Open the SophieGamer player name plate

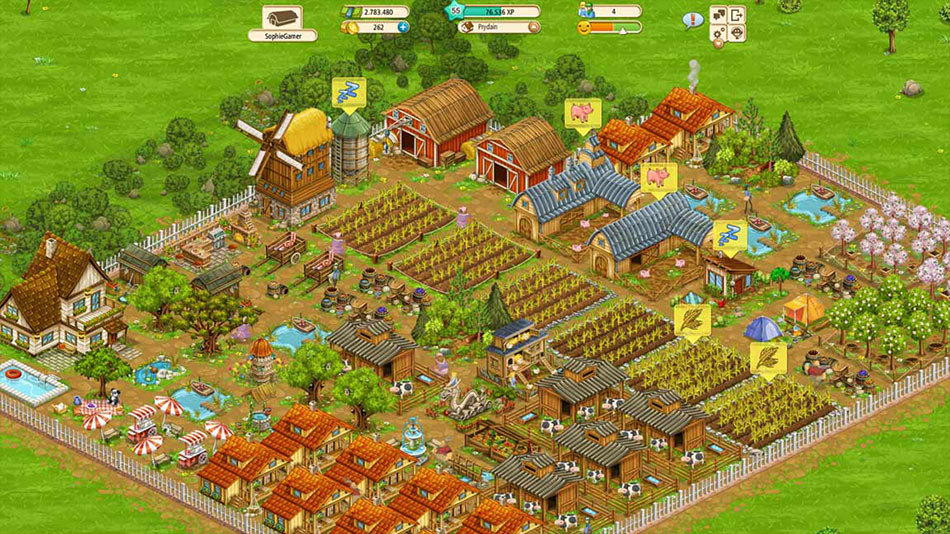(282, 35)
